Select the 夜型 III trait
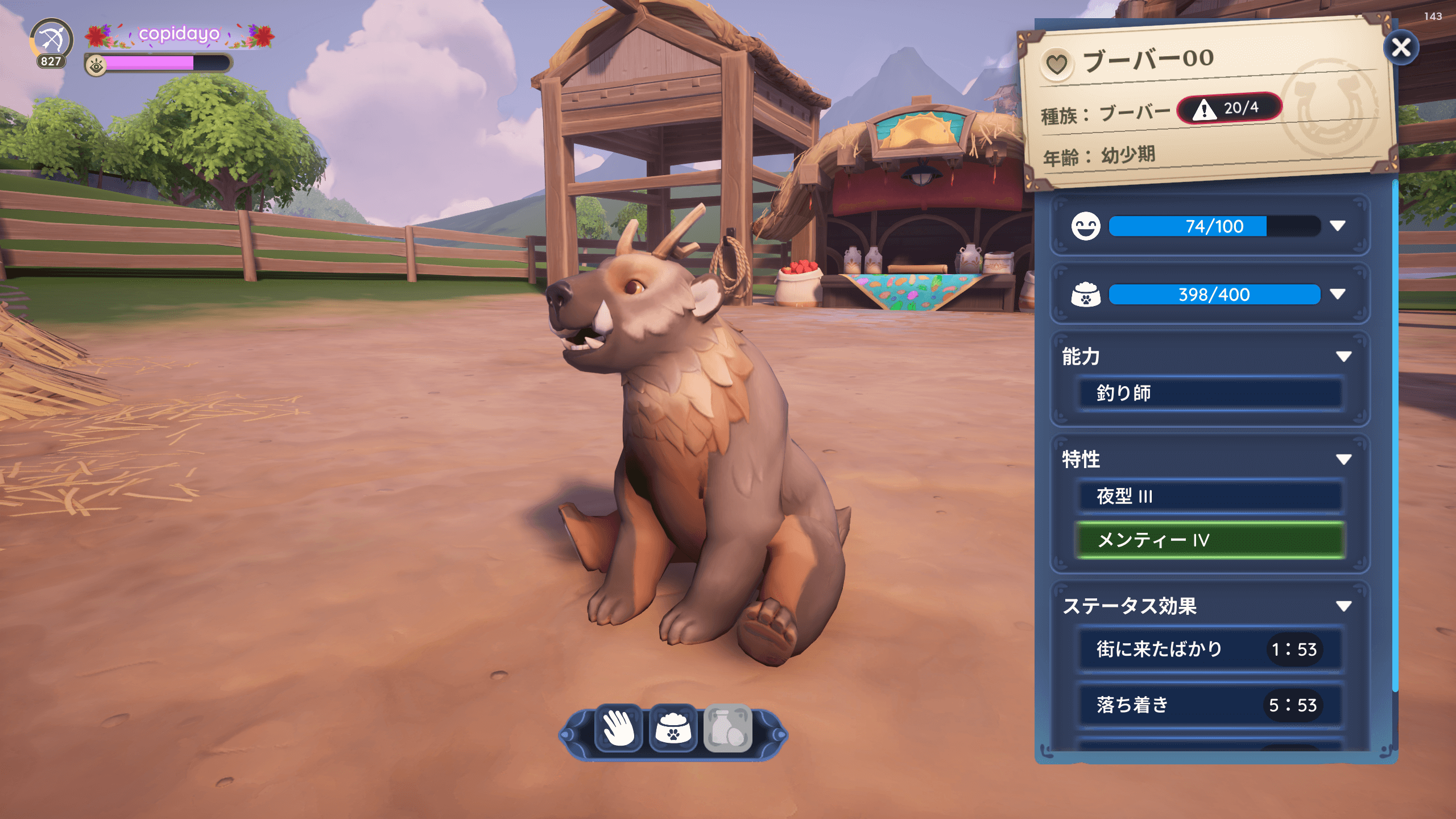1456x819 pixels. pos(1209,496)
